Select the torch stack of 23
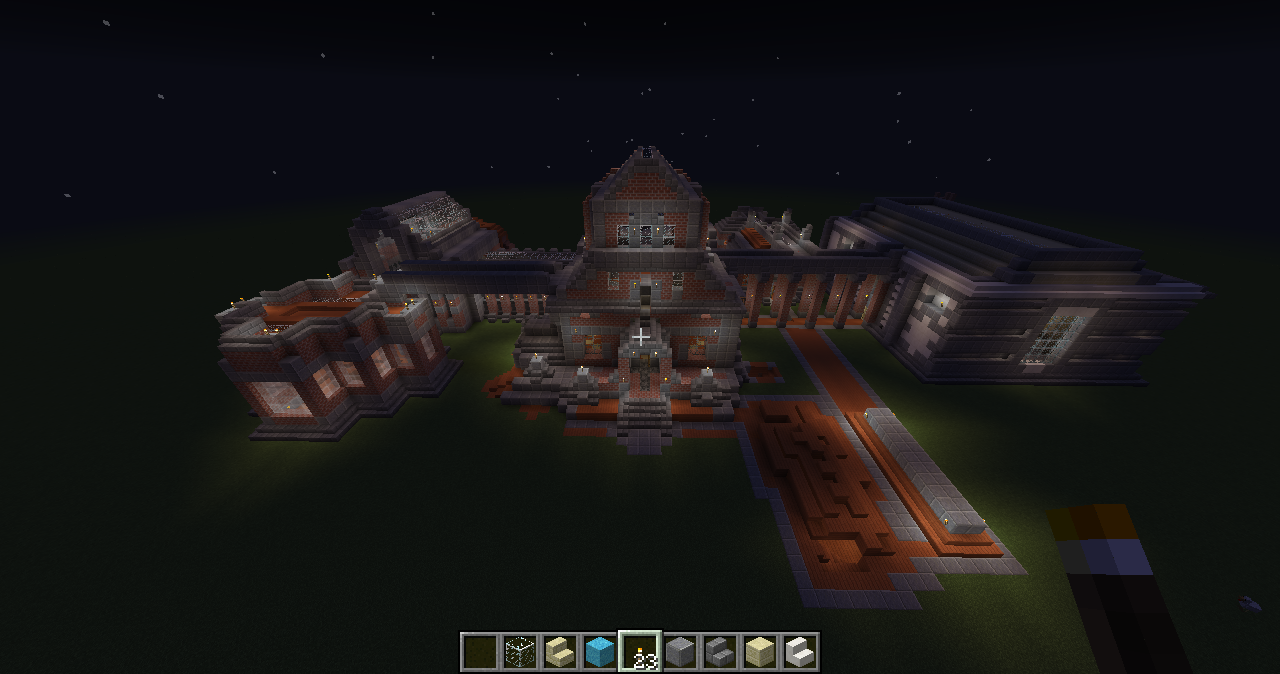Screen dimensions: 1280x674 coord(640,652)
